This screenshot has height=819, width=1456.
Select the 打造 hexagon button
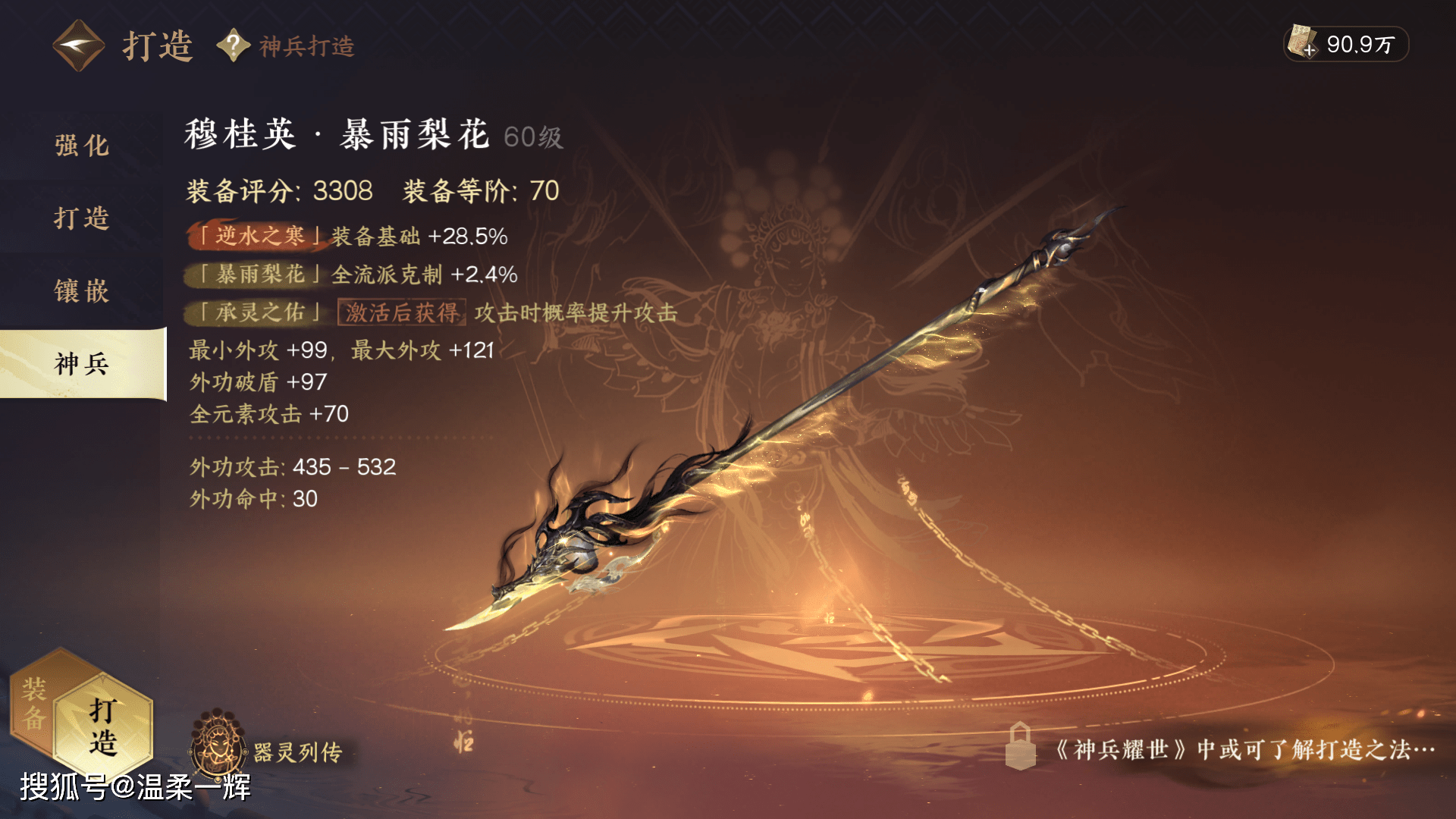coord(103,726)
